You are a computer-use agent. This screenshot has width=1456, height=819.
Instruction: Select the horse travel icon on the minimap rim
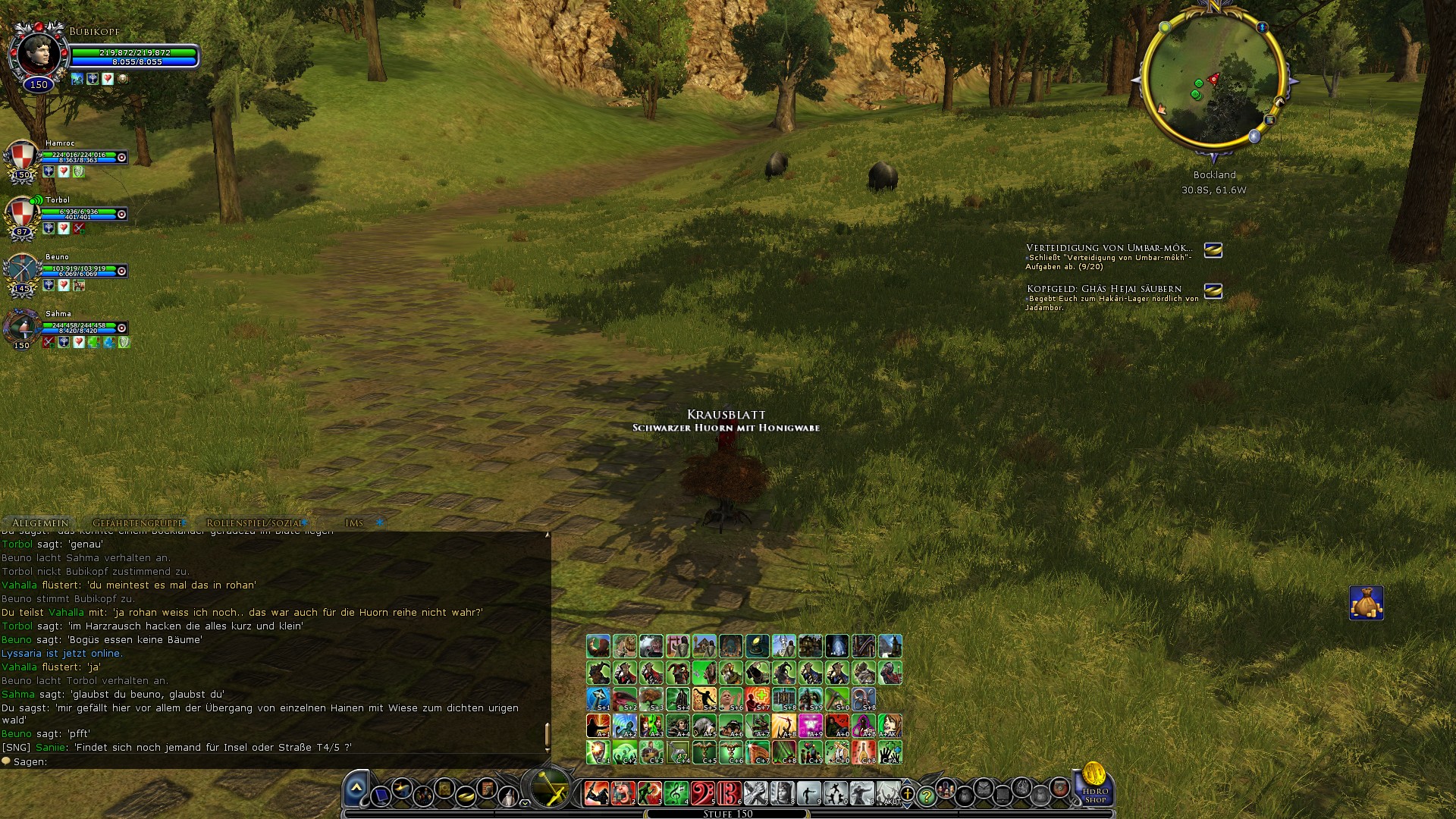point(1280,102)
